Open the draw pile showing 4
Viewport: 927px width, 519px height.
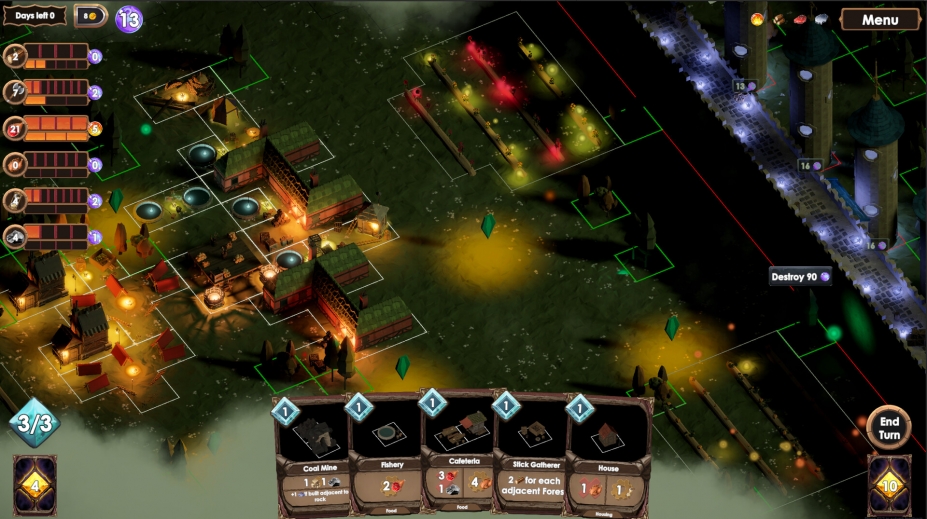(x=35, y=487)
